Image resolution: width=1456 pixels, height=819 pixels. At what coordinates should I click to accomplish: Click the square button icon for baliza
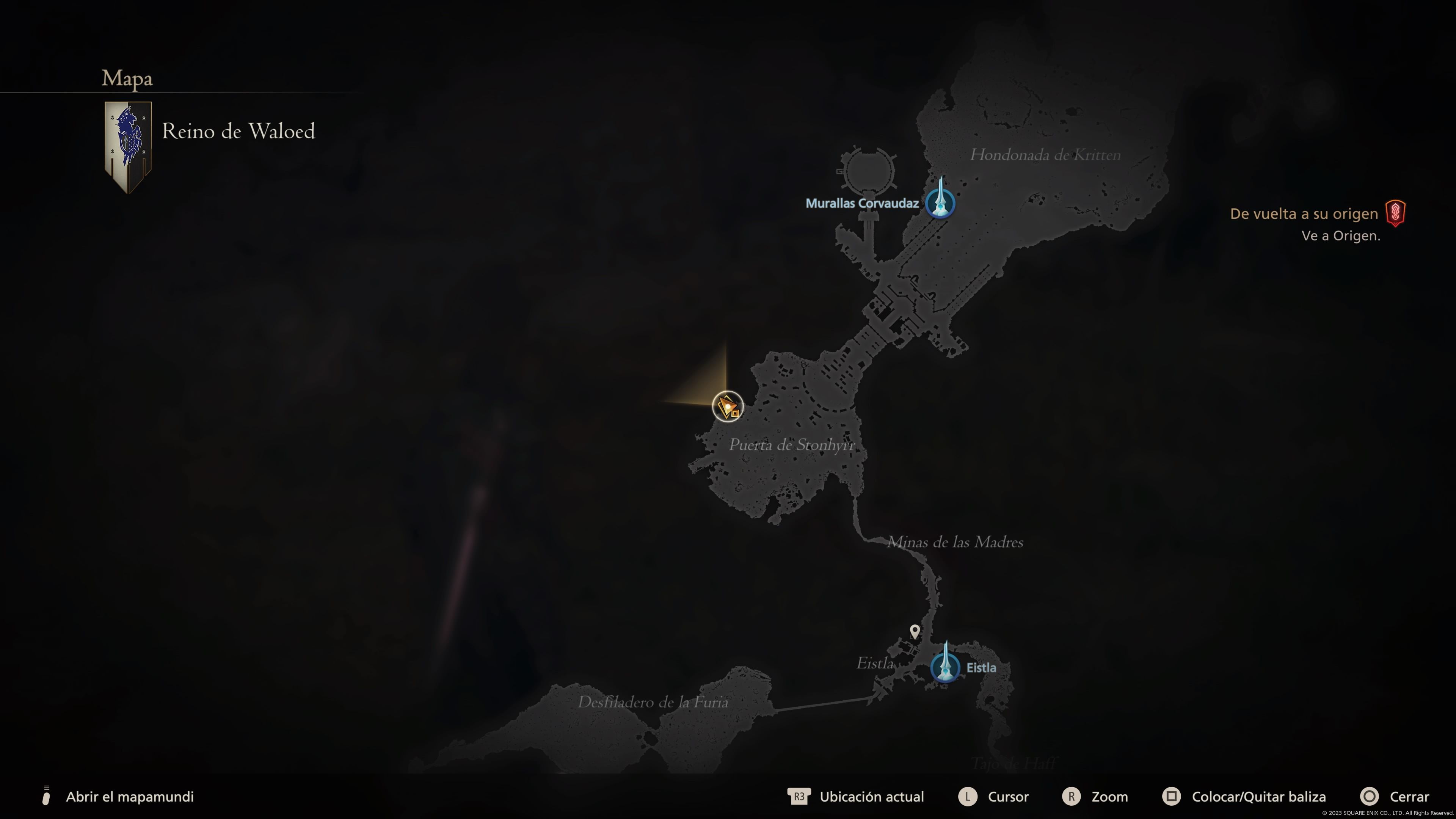point(1172,797)
